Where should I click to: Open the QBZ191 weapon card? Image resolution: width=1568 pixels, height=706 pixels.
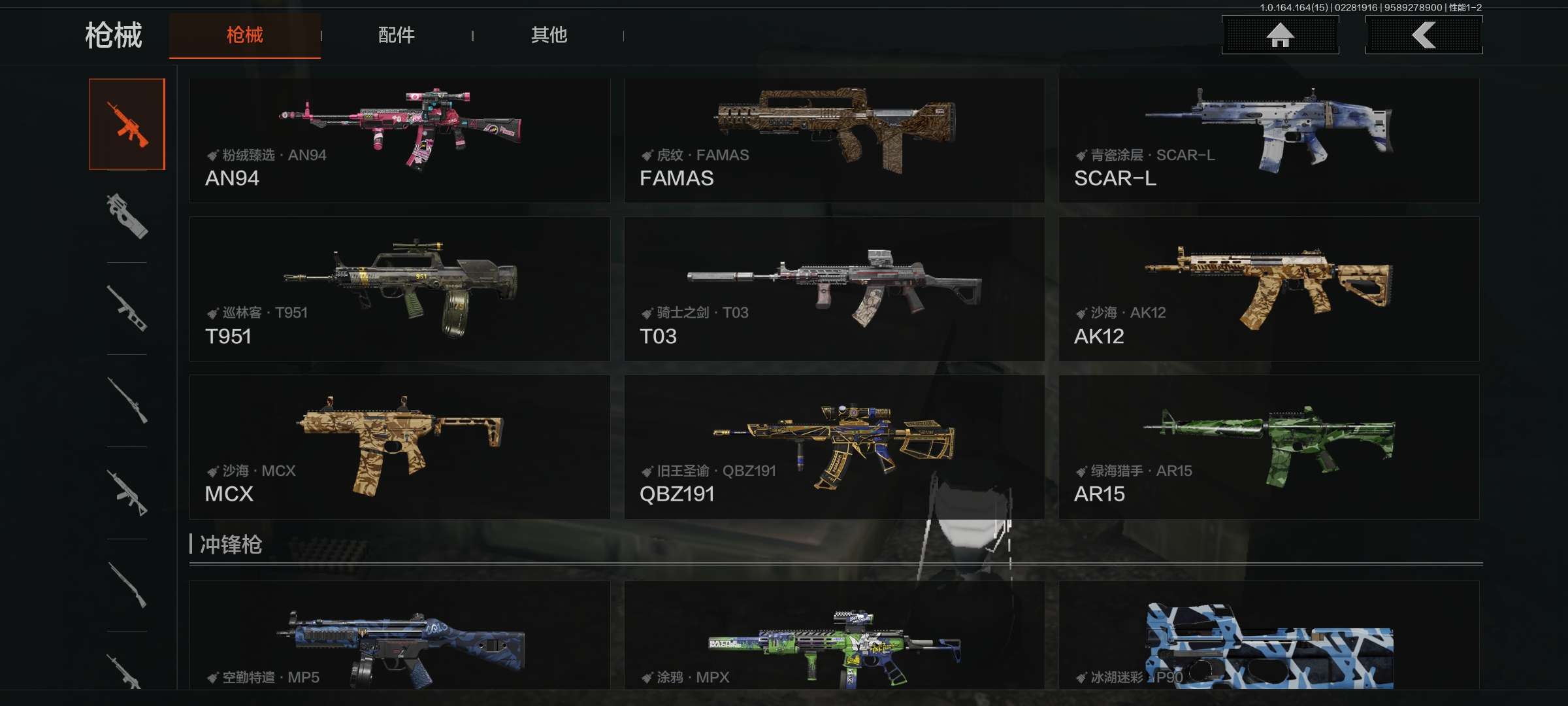click(834, 447)
